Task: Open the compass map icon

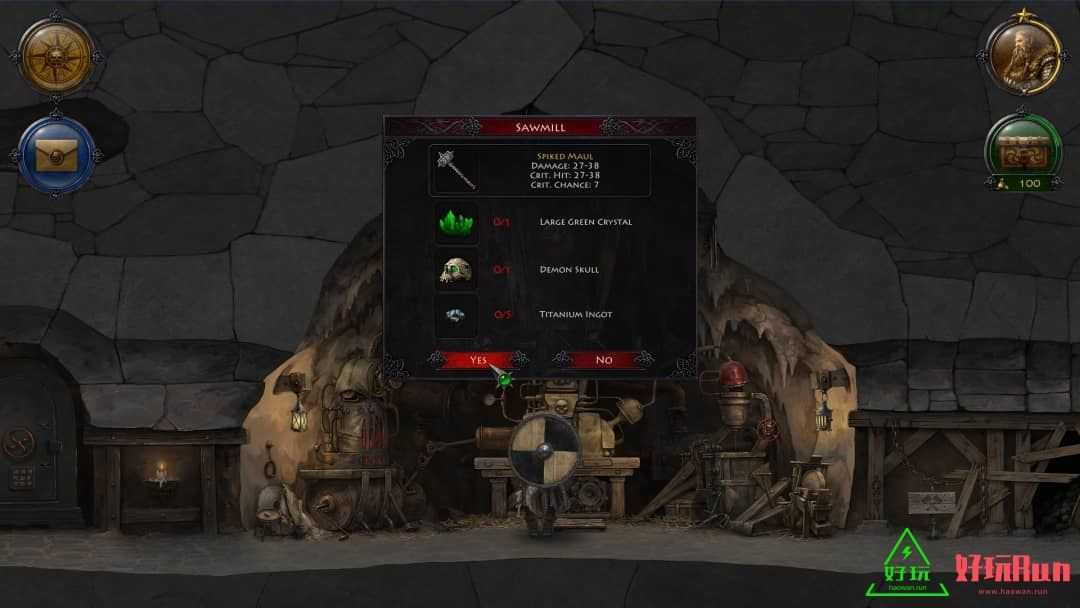Action: coord(56,56)
